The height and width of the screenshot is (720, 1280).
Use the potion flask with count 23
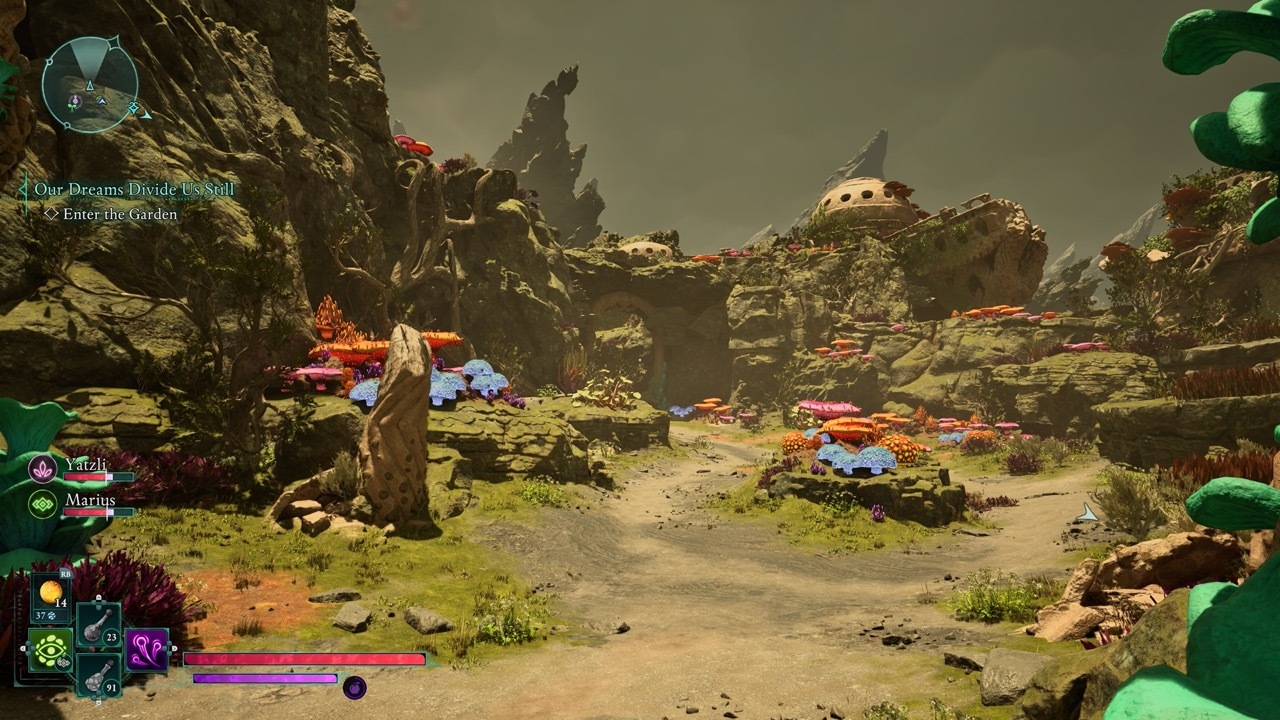(98, 625)
